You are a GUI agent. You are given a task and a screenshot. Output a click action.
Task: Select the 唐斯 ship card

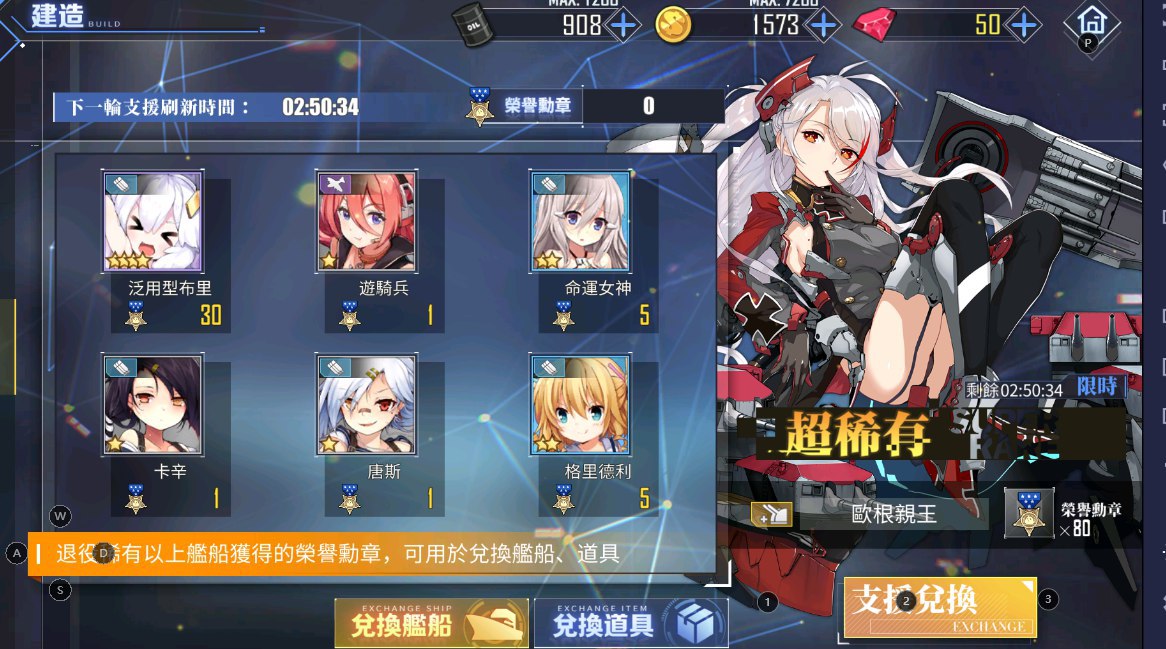click(x=366, y=404)
